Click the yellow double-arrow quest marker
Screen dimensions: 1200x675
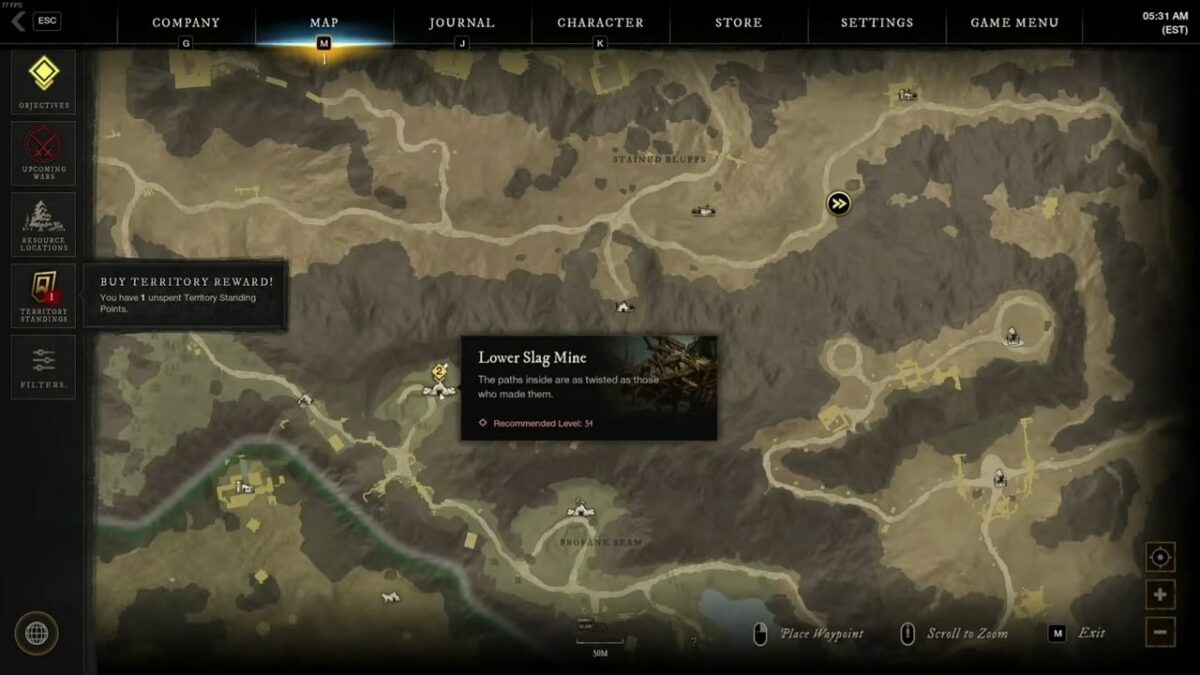click(838, 204)
